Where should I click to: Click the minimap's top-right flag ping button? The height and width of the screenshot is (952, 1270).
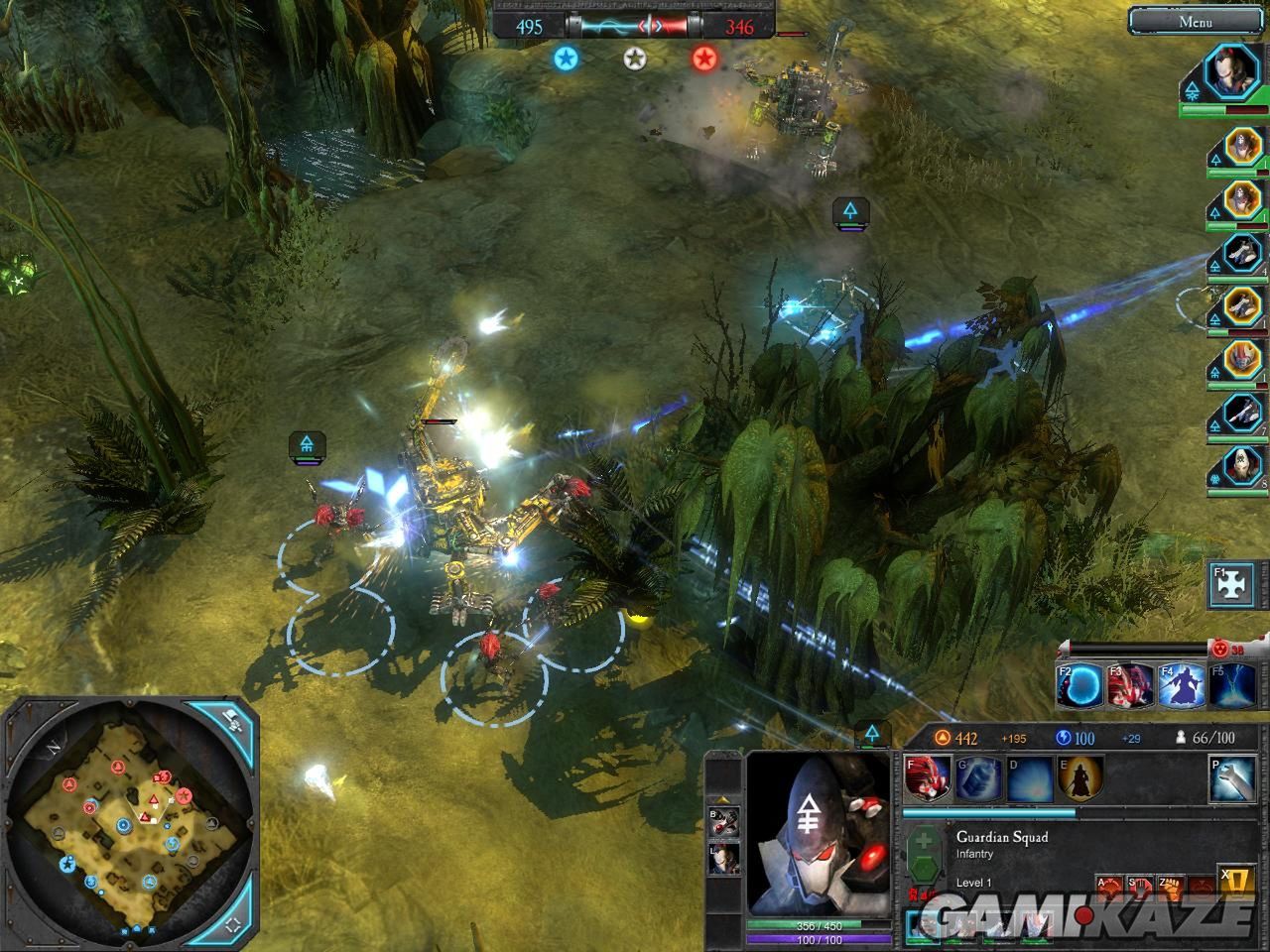231,721
